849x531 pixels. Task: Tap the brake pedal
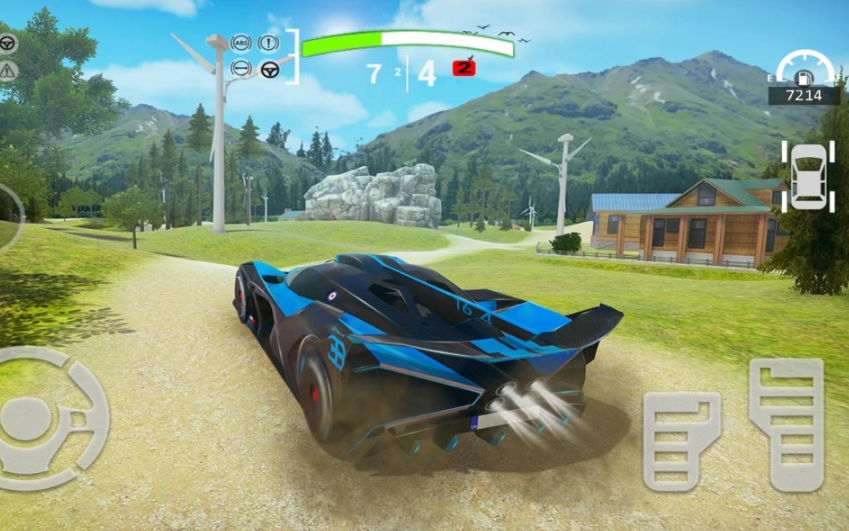[x=681, y=440]
